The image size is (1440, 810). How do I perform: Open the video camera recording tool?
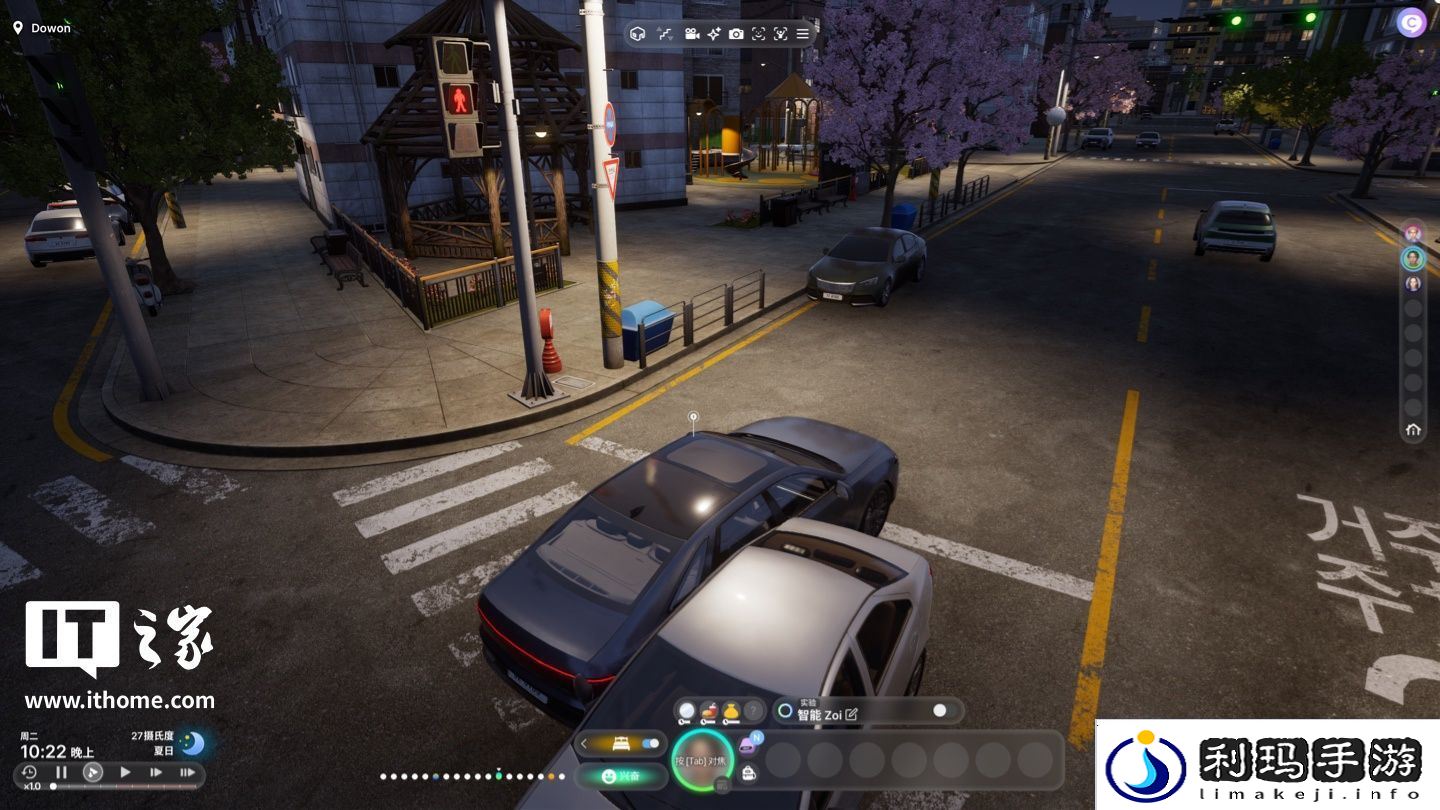click(691, 34)
